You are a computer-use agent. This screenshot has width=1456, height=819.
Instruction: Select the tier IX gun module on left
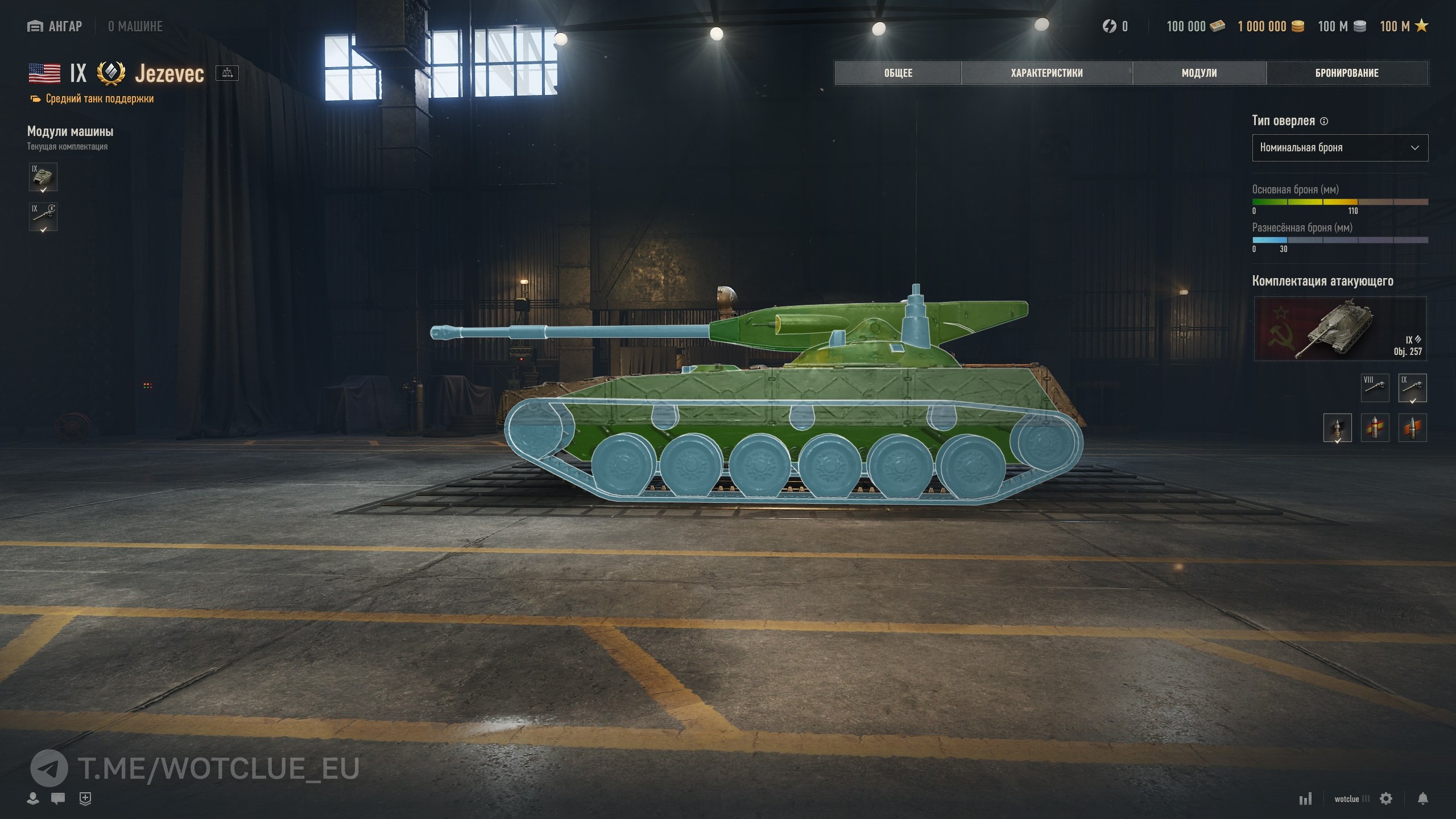43,217
